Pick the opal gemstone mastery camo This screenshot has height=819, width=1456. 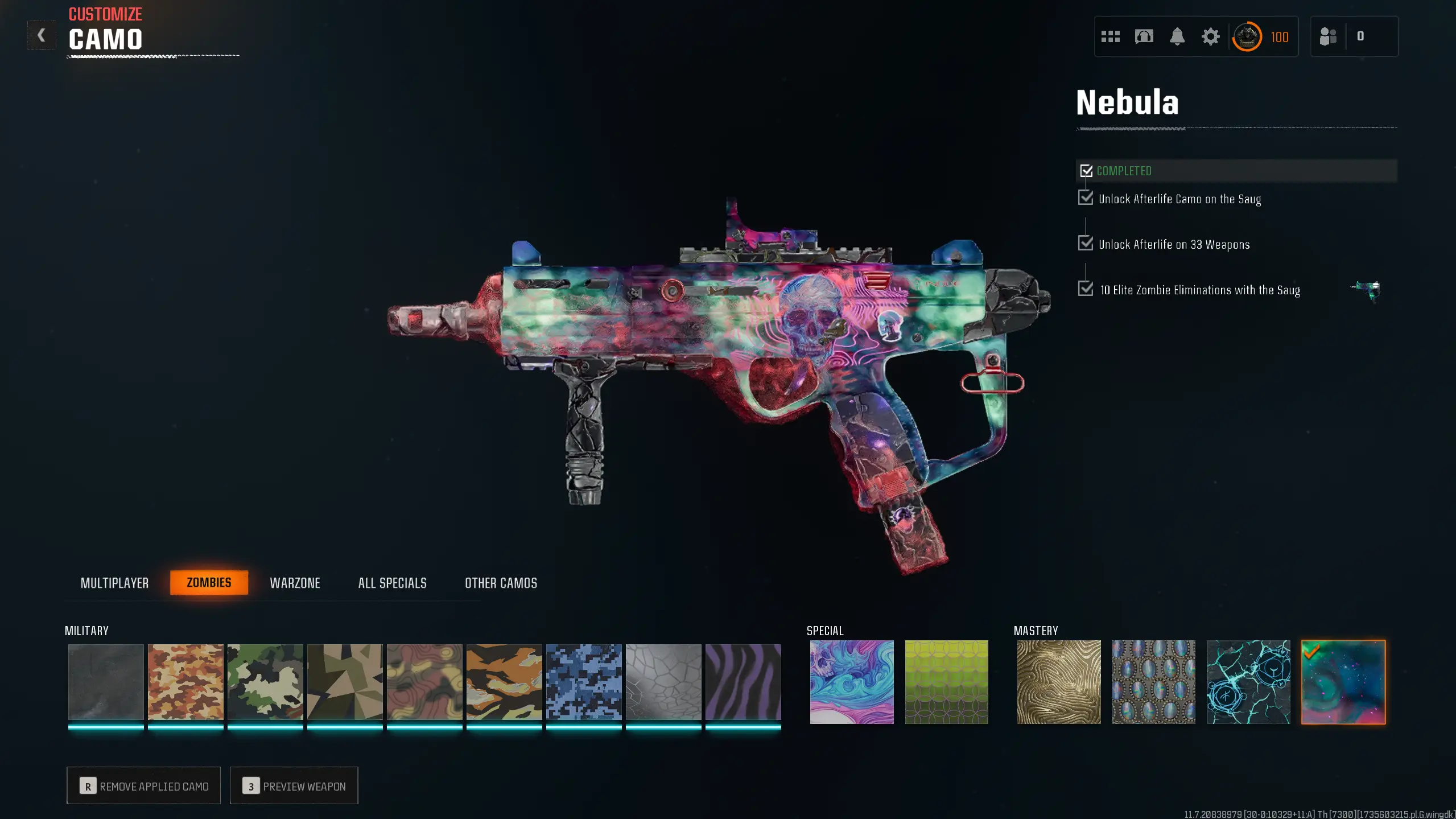[x=1153, y=682]
